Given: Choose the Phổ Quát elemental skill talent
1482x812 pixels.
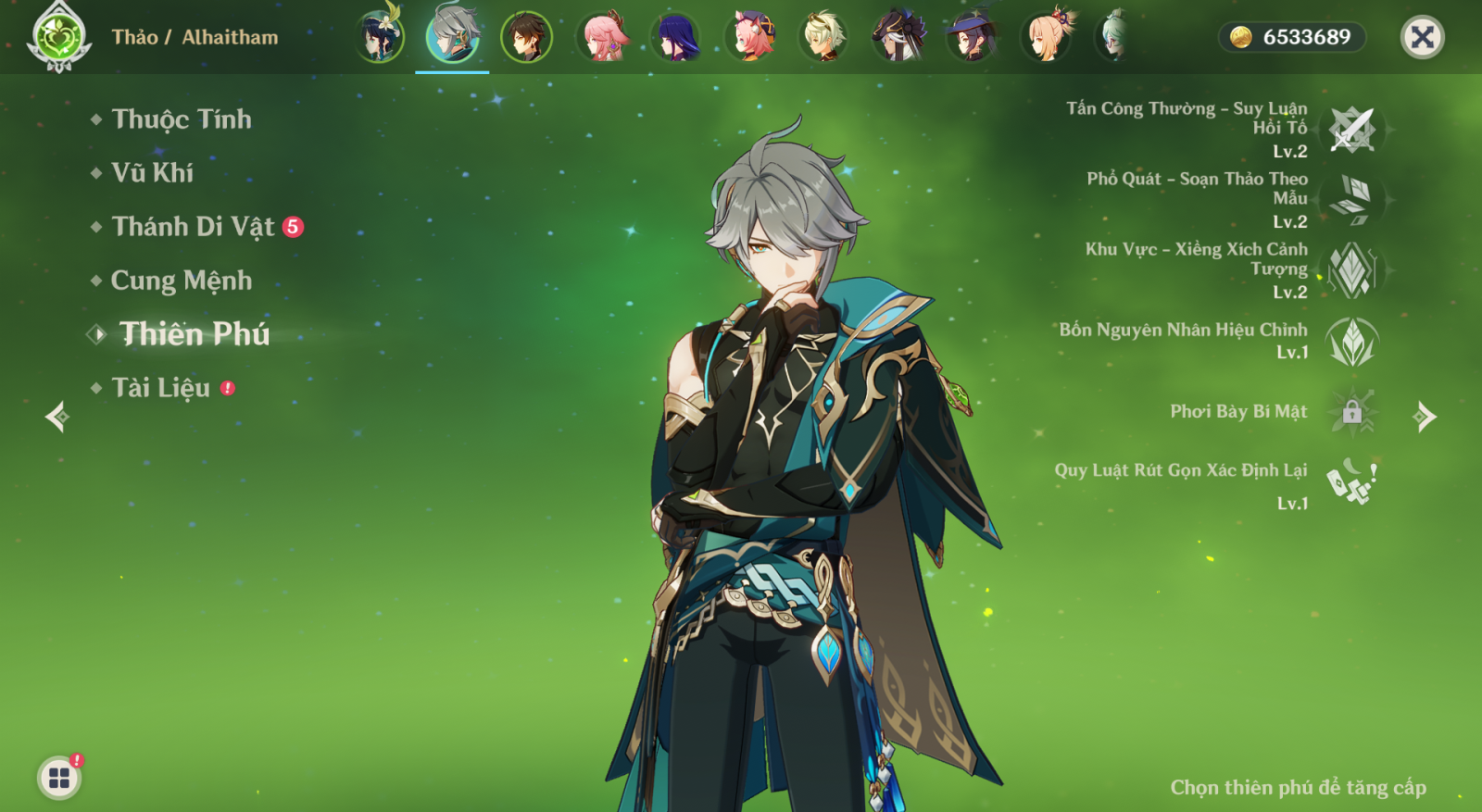Looking at the screenshot, I should pos(1351,200).
